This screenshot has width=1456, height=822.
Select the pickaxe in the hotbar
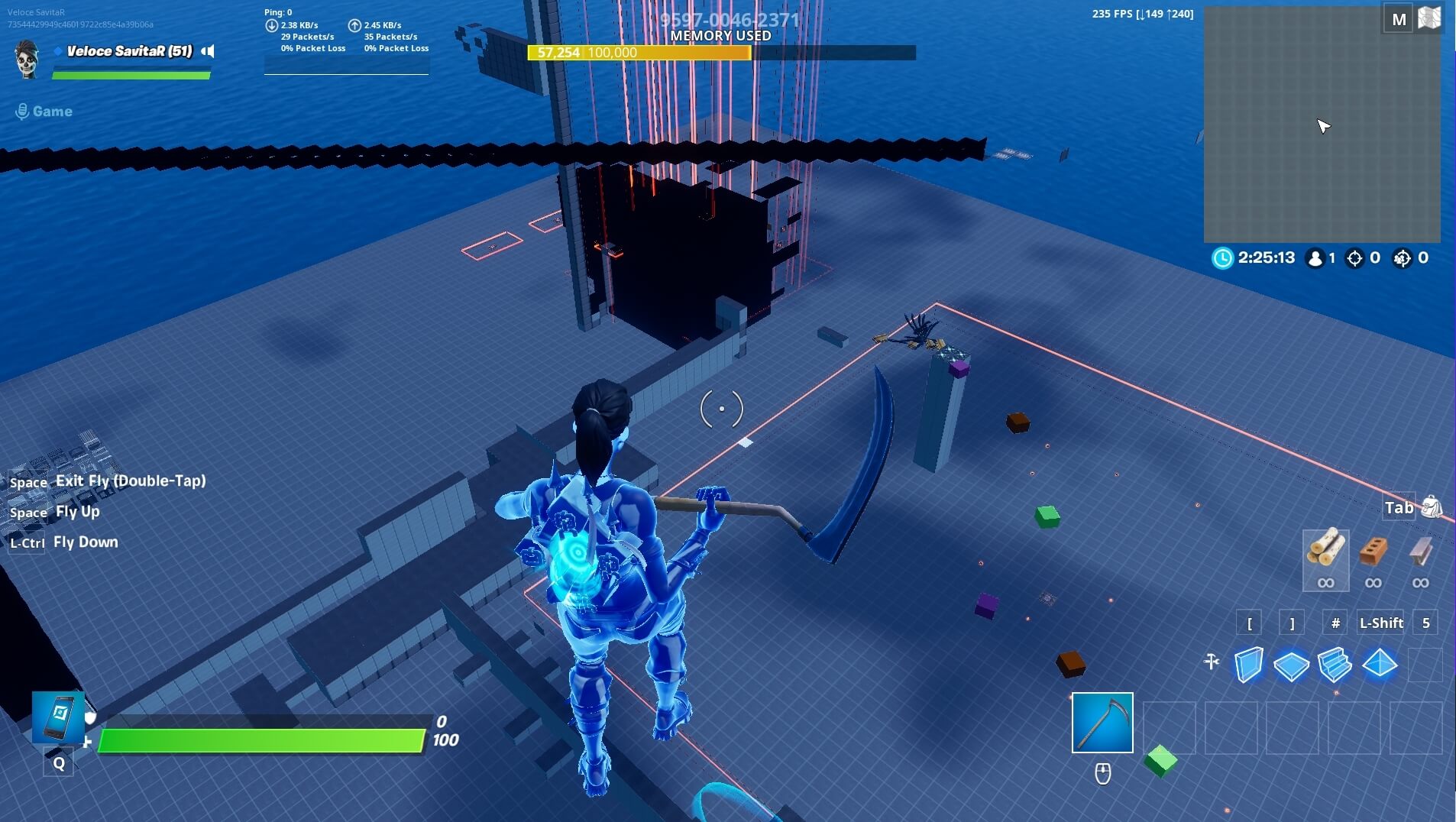1102,722
